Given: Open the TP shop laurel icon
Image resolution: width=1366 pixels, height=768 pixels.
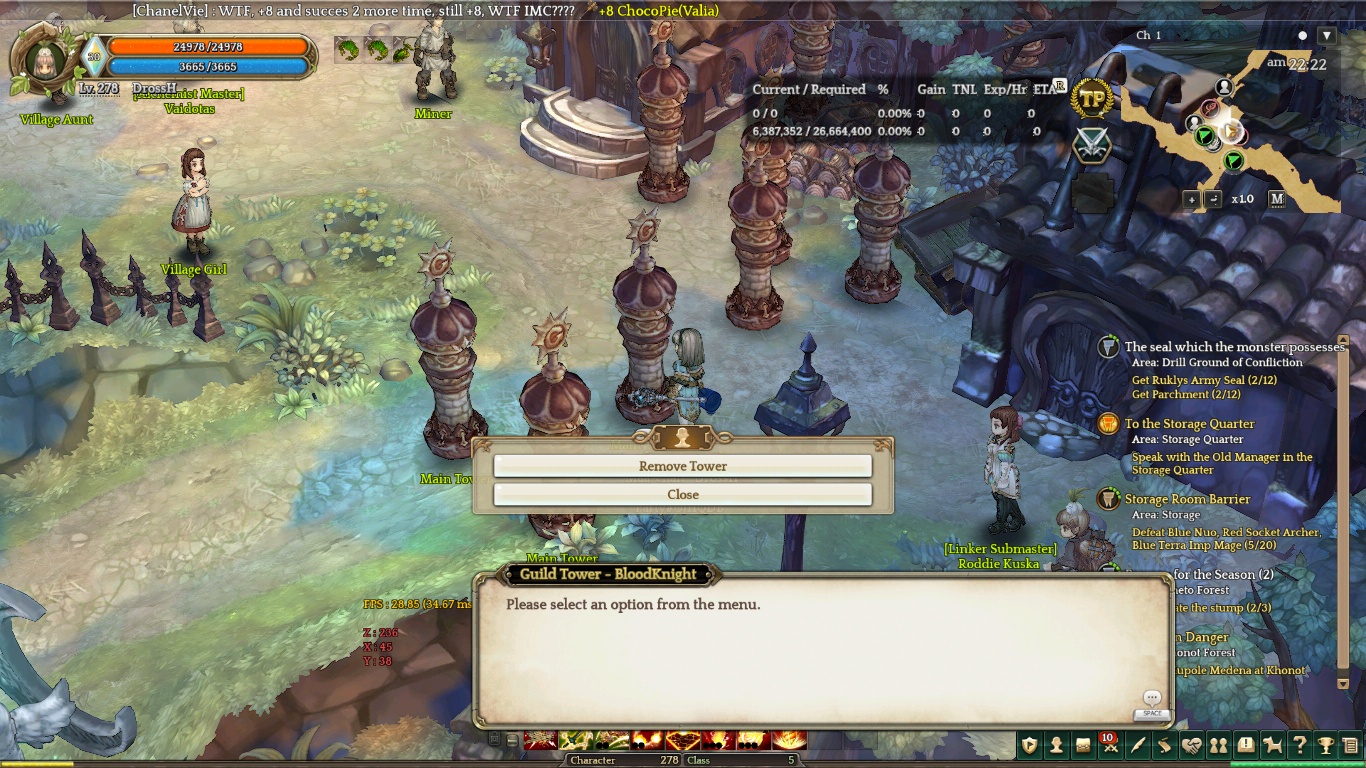Looking at the screenshot, I should (1093, 99).
